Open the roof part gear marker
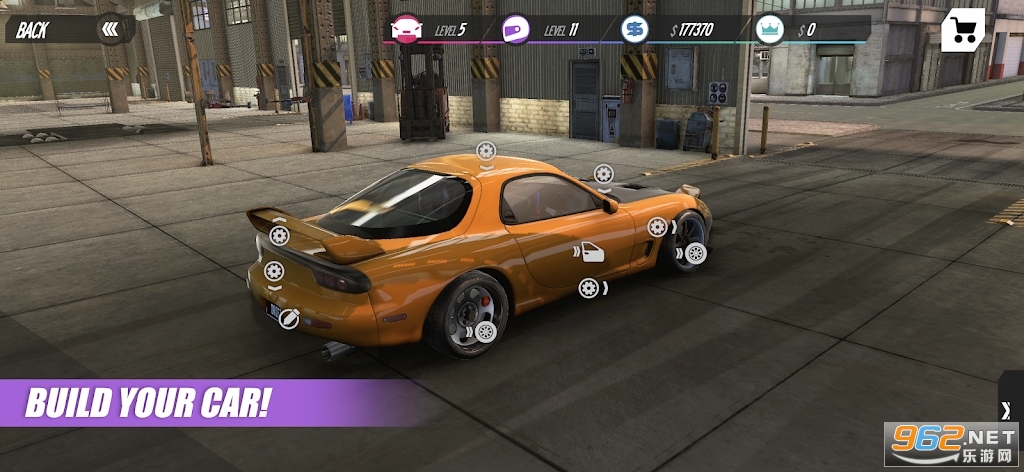This screenshot has width=1024, height=472. click(486, 151)
